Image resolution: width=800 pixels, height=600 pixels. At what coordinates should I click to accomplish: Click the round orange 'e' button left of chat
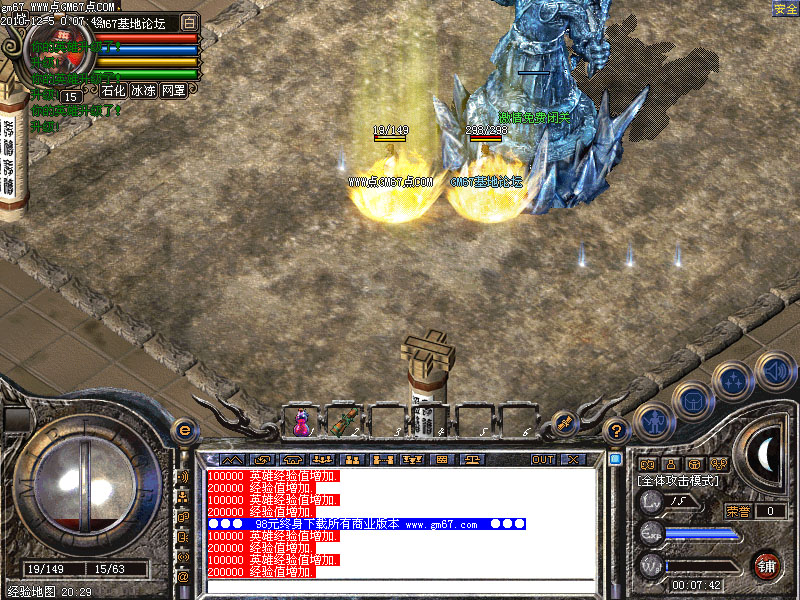point(183,429)
